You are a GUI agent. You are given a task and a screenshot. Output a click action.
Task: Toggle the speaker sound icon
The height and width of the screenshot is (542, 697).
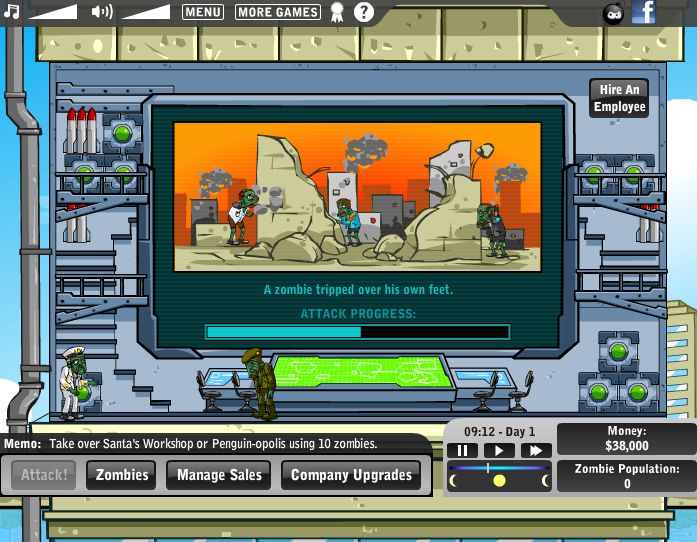[101, 12]
